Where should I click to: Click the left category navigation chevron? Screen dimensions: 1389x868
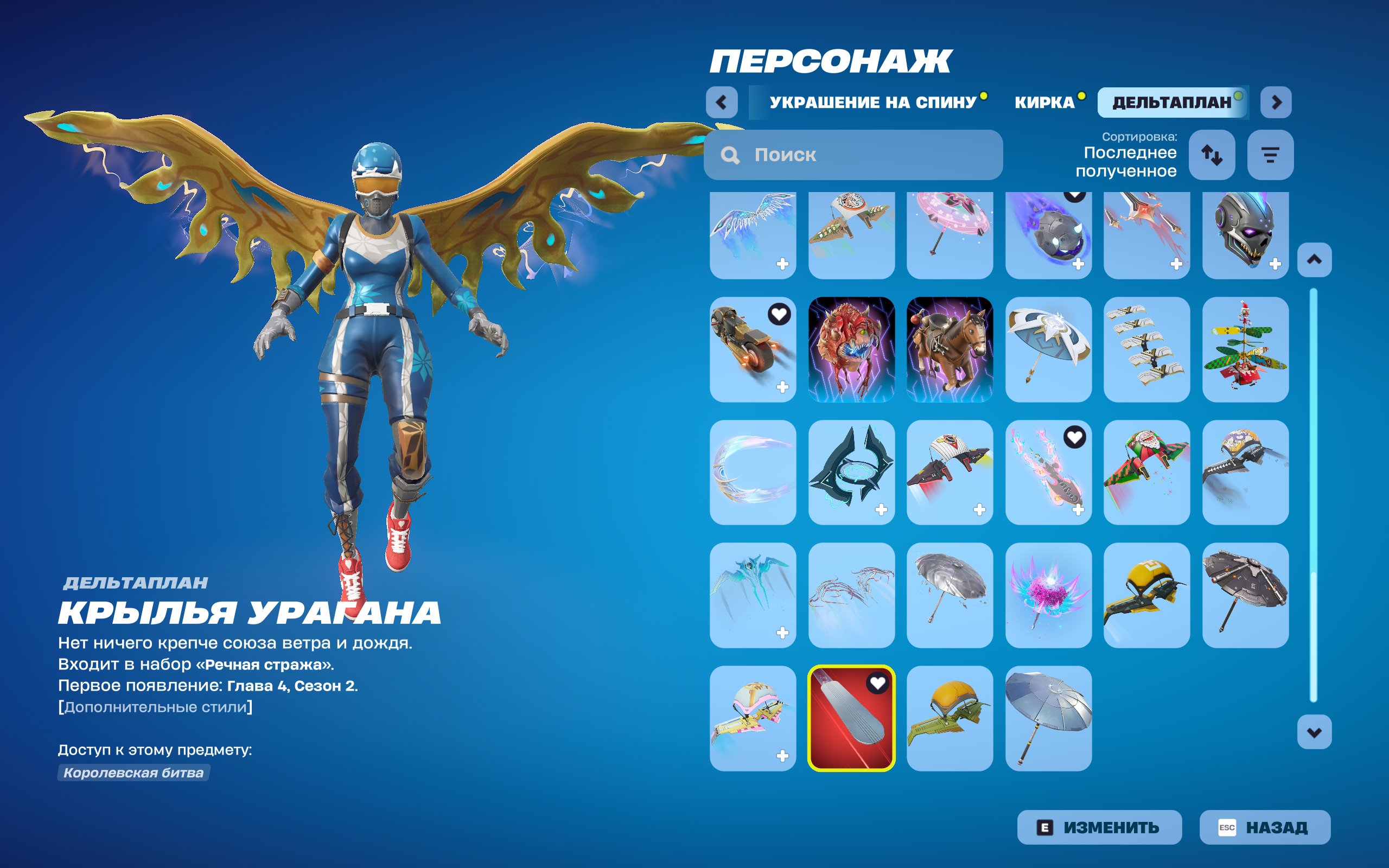(723, 103)
